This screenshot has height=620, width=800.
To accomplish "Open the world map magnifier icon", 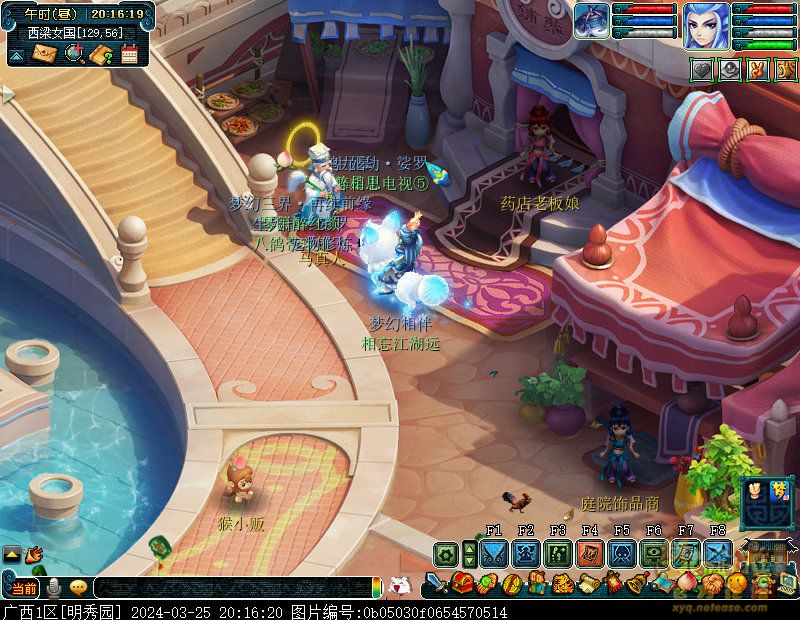I will pos(73,54).
